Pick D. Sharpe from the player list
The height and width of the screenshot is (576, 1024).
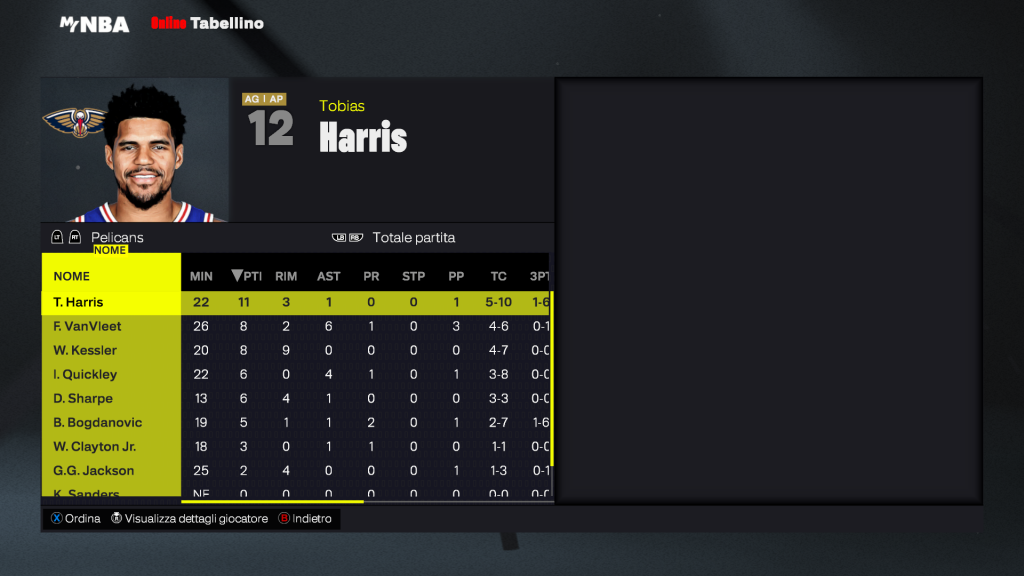click(110, 398)
